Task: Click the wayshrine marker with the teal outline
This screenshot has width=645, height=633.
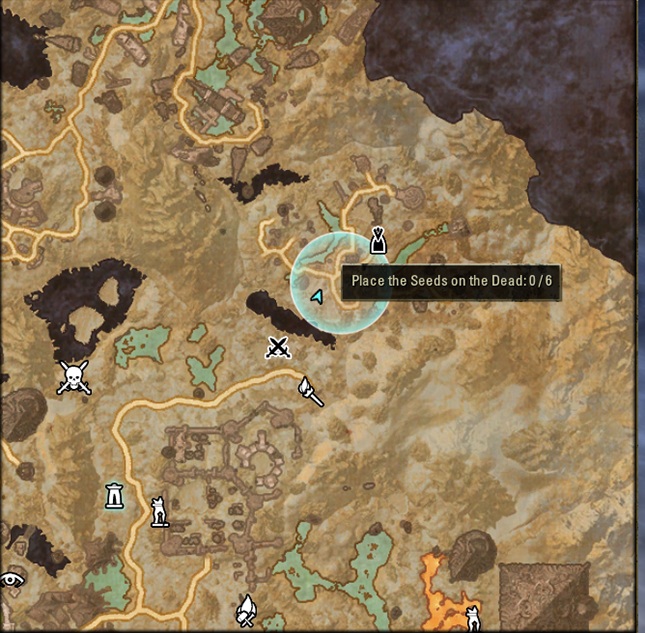Action: pyautogui.click(x=116, y=495)
